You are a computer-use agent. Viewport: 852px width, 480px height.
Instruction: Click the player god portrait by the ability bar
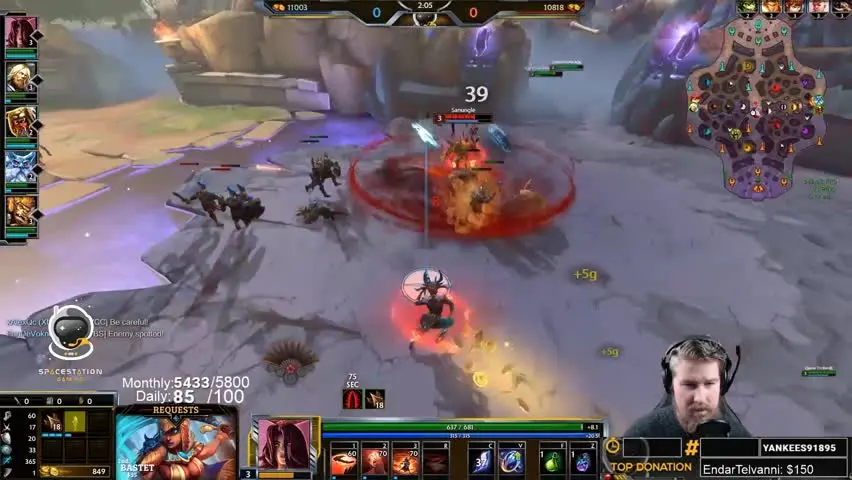(283, 444)
